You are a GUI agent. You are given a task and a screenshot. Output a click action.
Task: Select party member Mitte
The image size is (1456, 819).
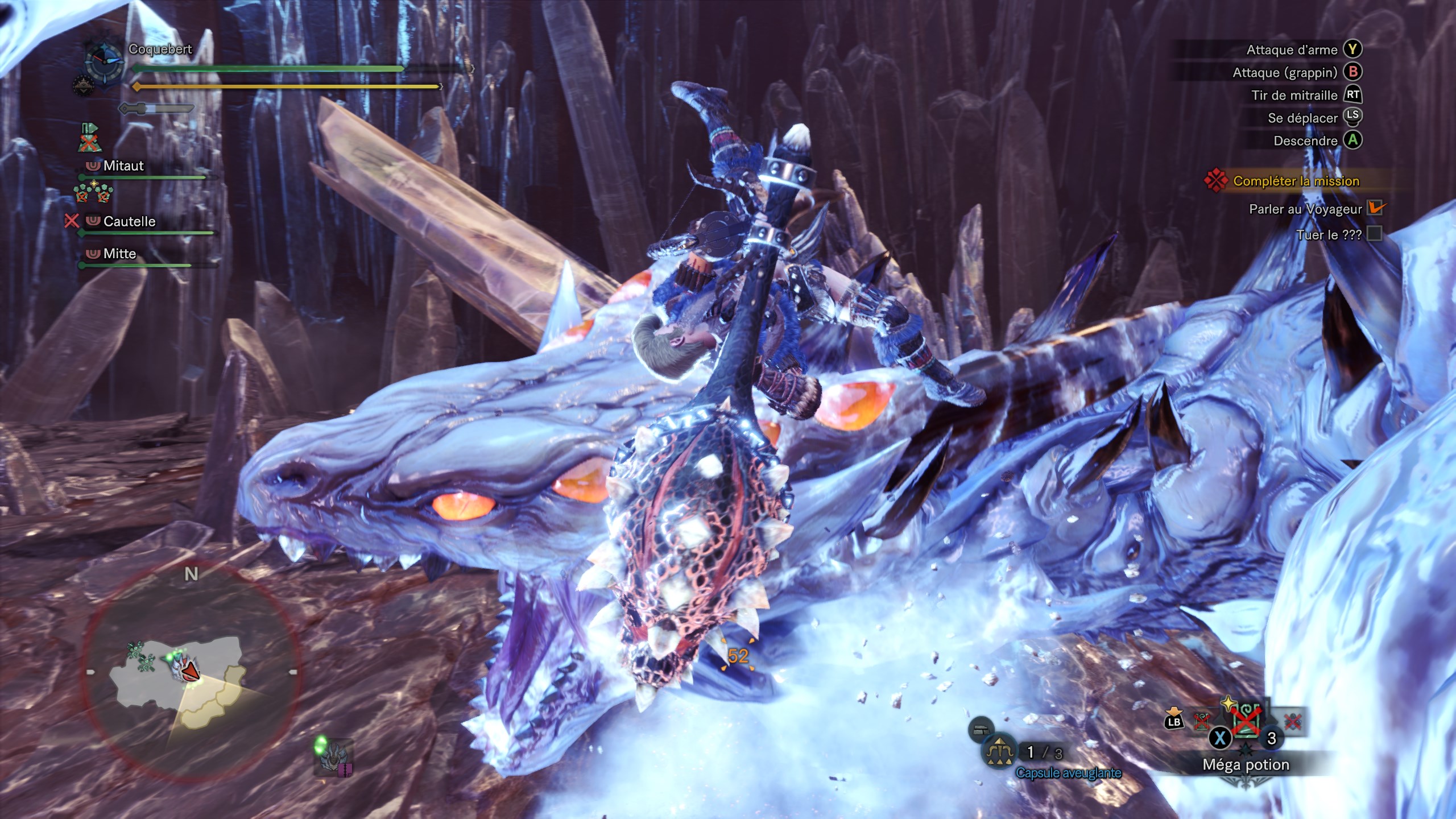[119, 254]
